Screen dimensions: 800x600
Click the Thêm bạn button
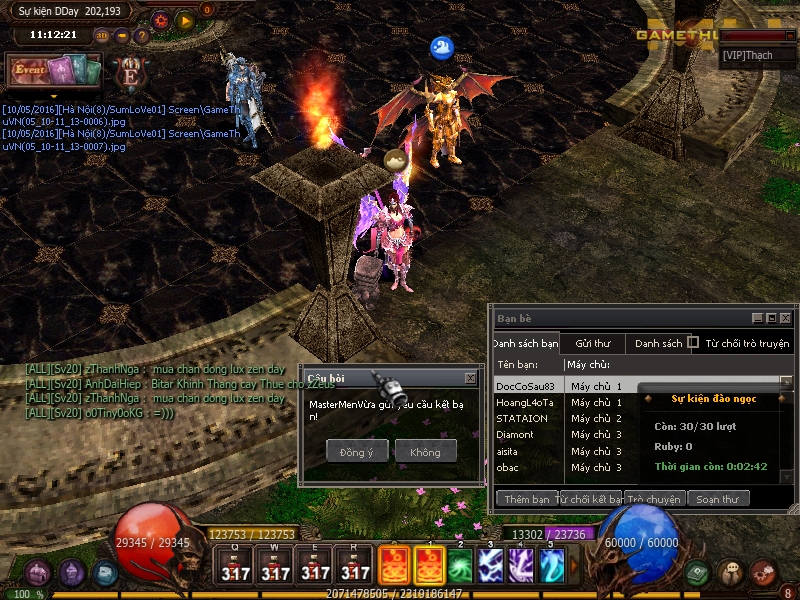pos(527,498)
